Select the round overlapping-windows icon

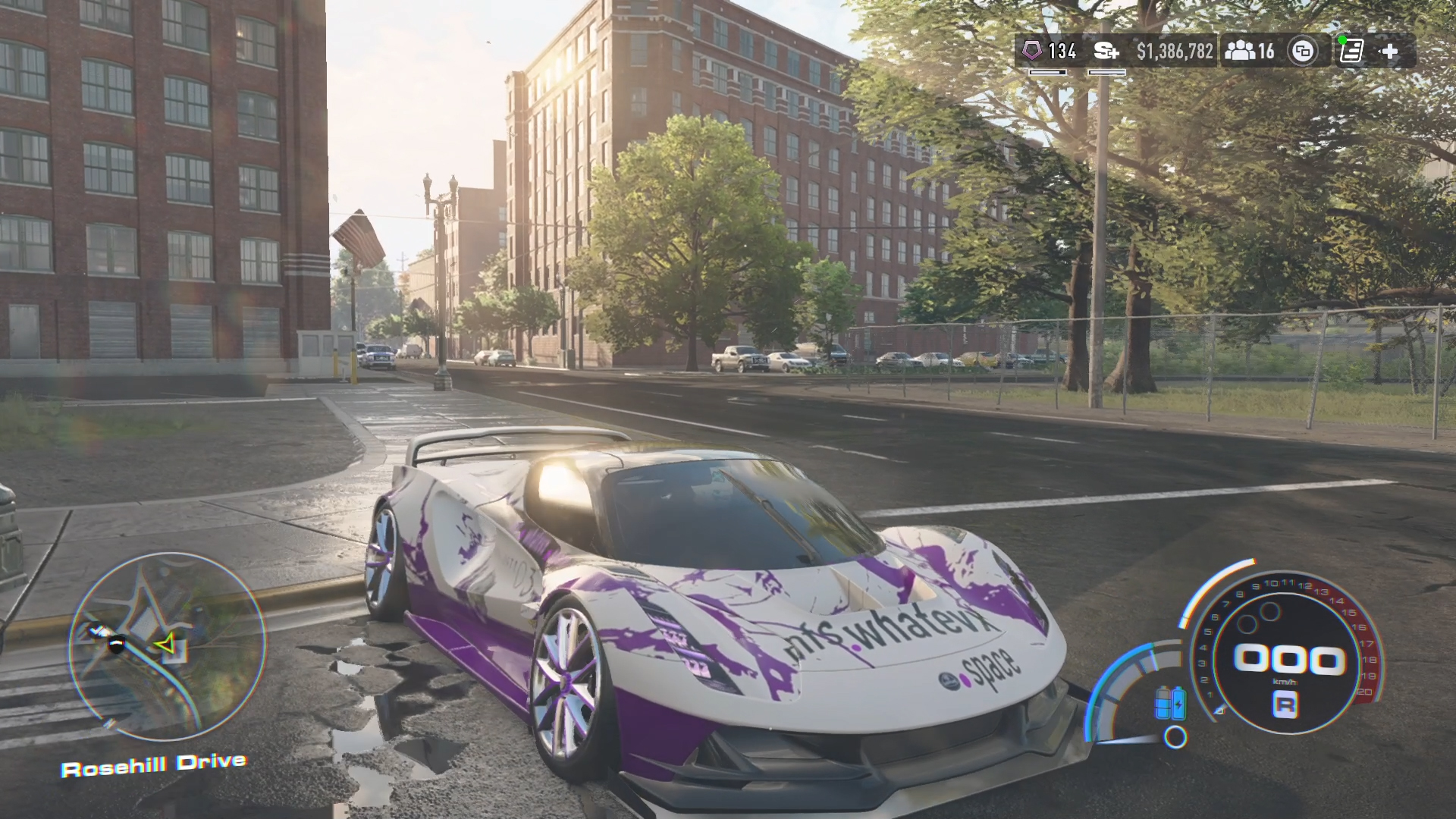[1303, 52]
